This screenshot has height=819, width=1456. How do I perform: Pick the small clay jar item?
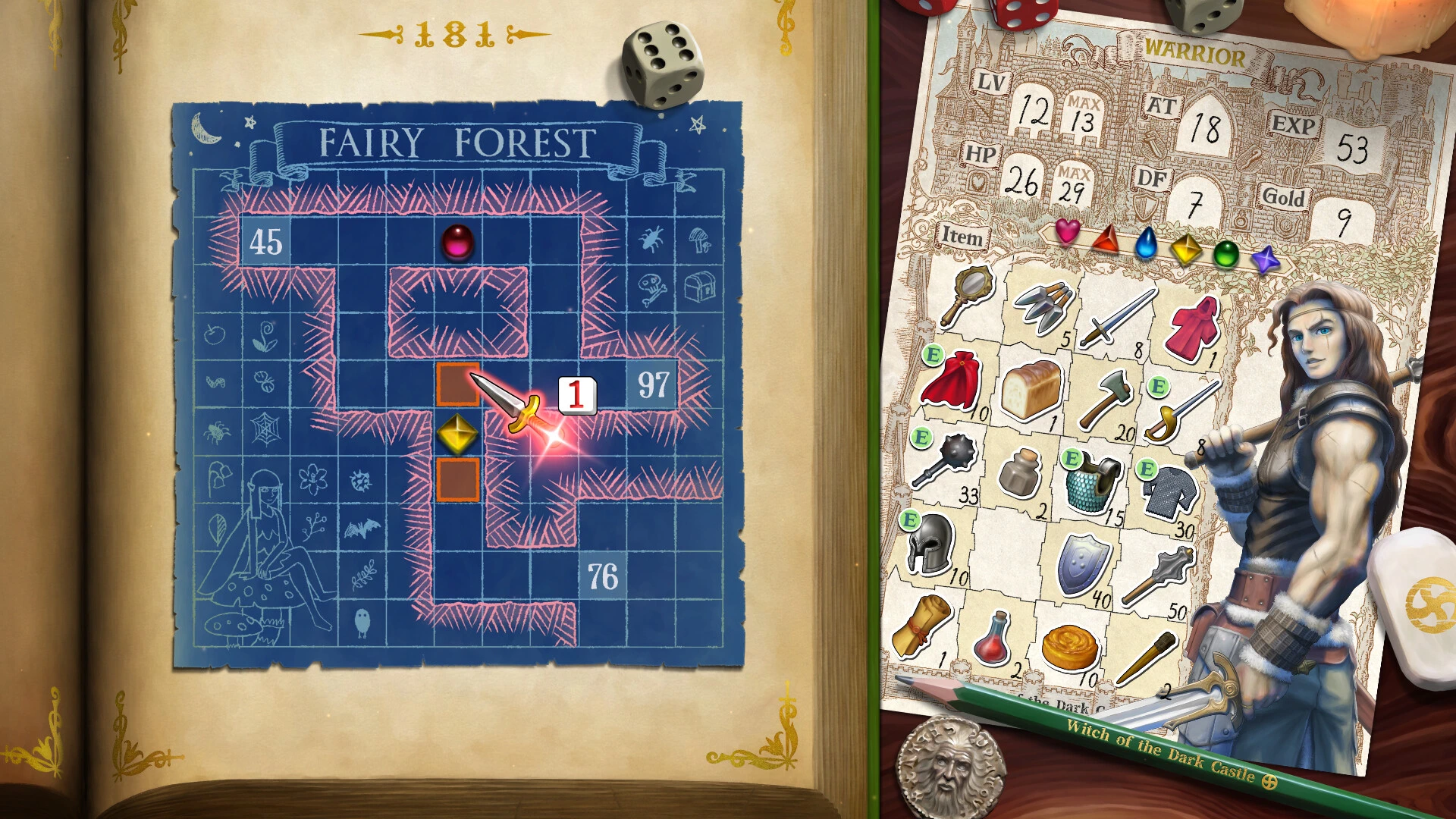(x=1020, y=473)
